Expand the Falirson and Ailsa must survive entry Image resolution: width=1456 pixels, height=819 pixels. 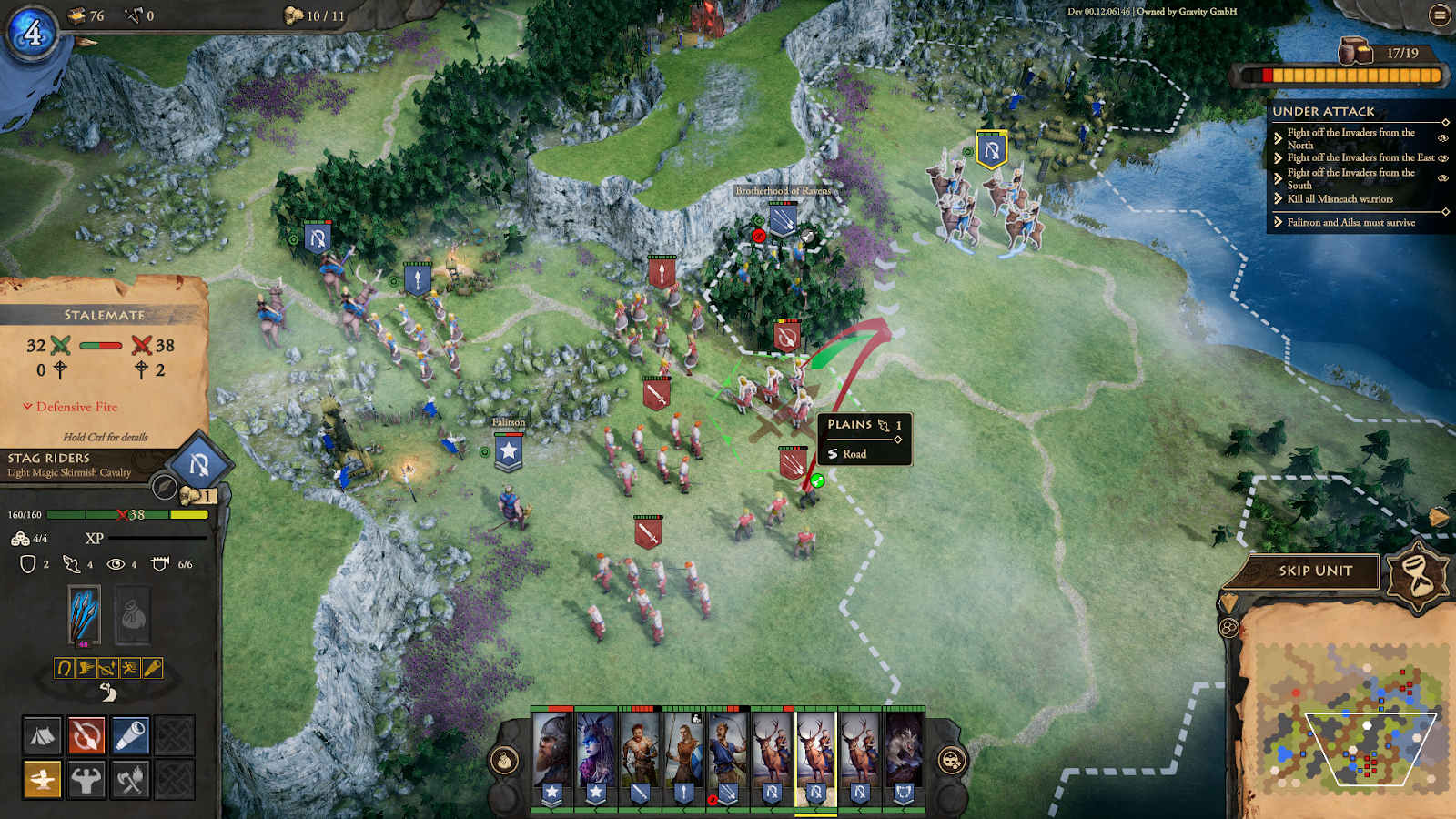1279,221
